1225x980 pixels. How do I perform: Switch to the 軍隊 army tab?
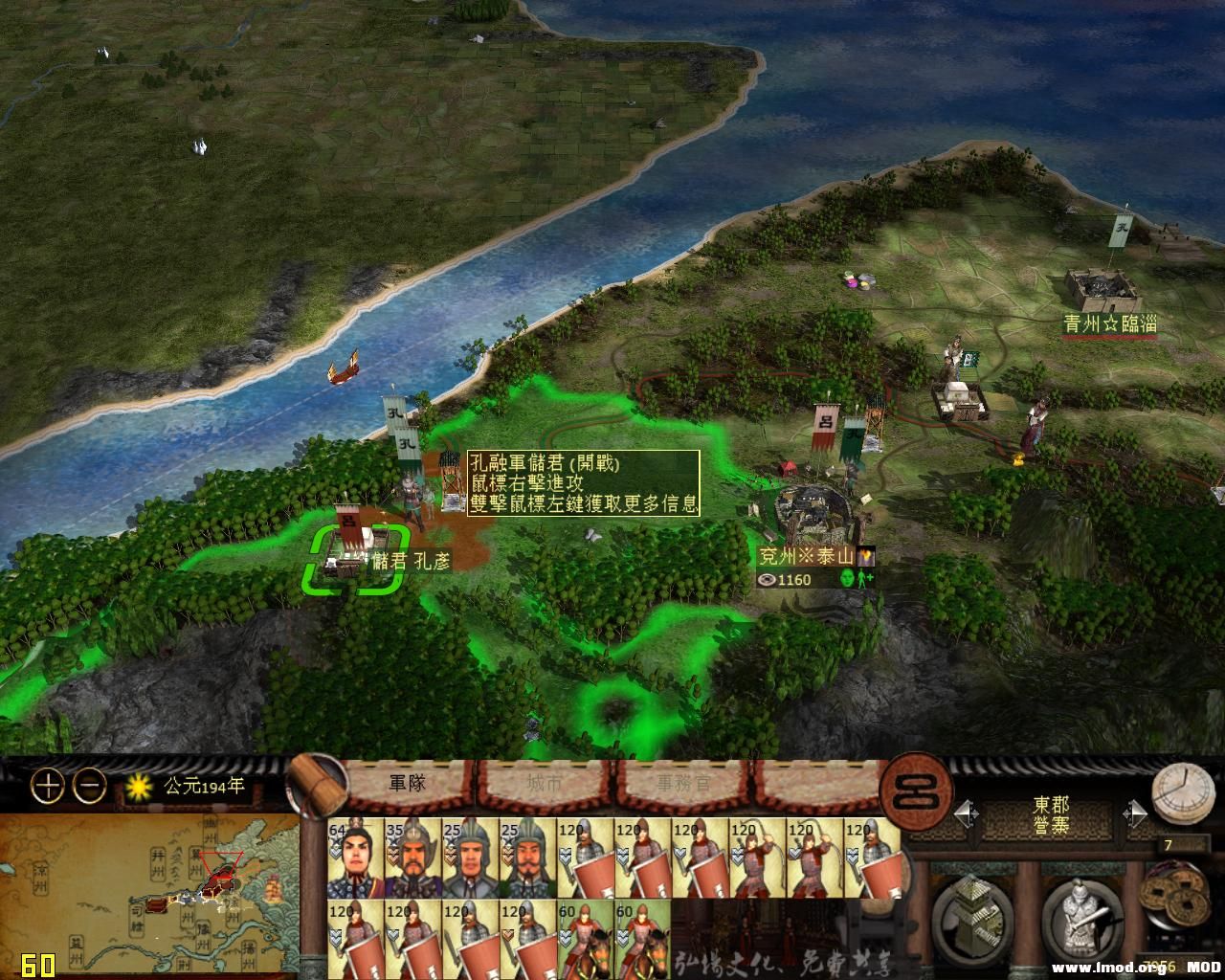click(x=407, y=783)
